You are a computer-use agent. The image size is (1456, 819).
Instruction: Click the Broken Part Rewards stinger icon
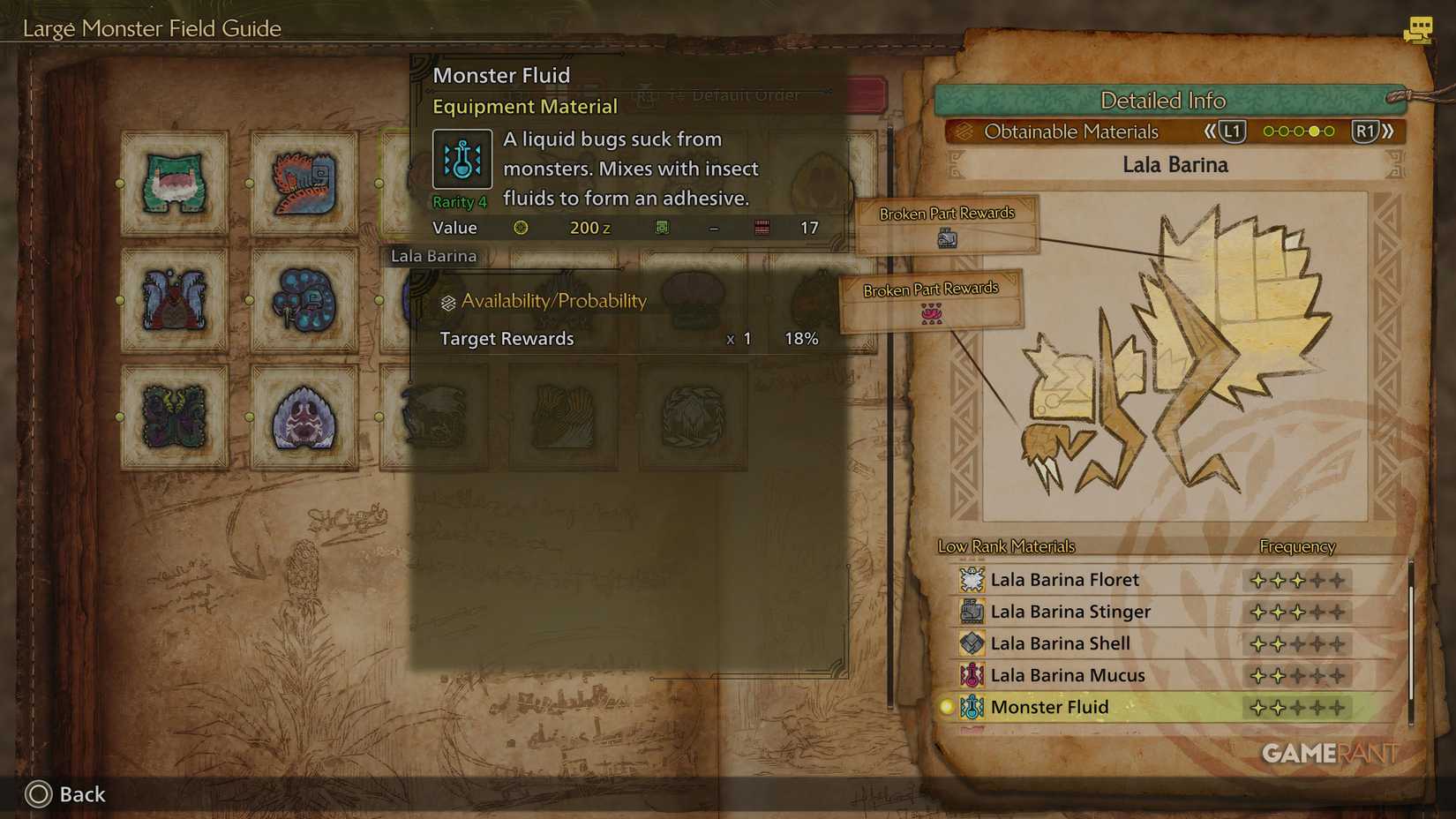949,237
